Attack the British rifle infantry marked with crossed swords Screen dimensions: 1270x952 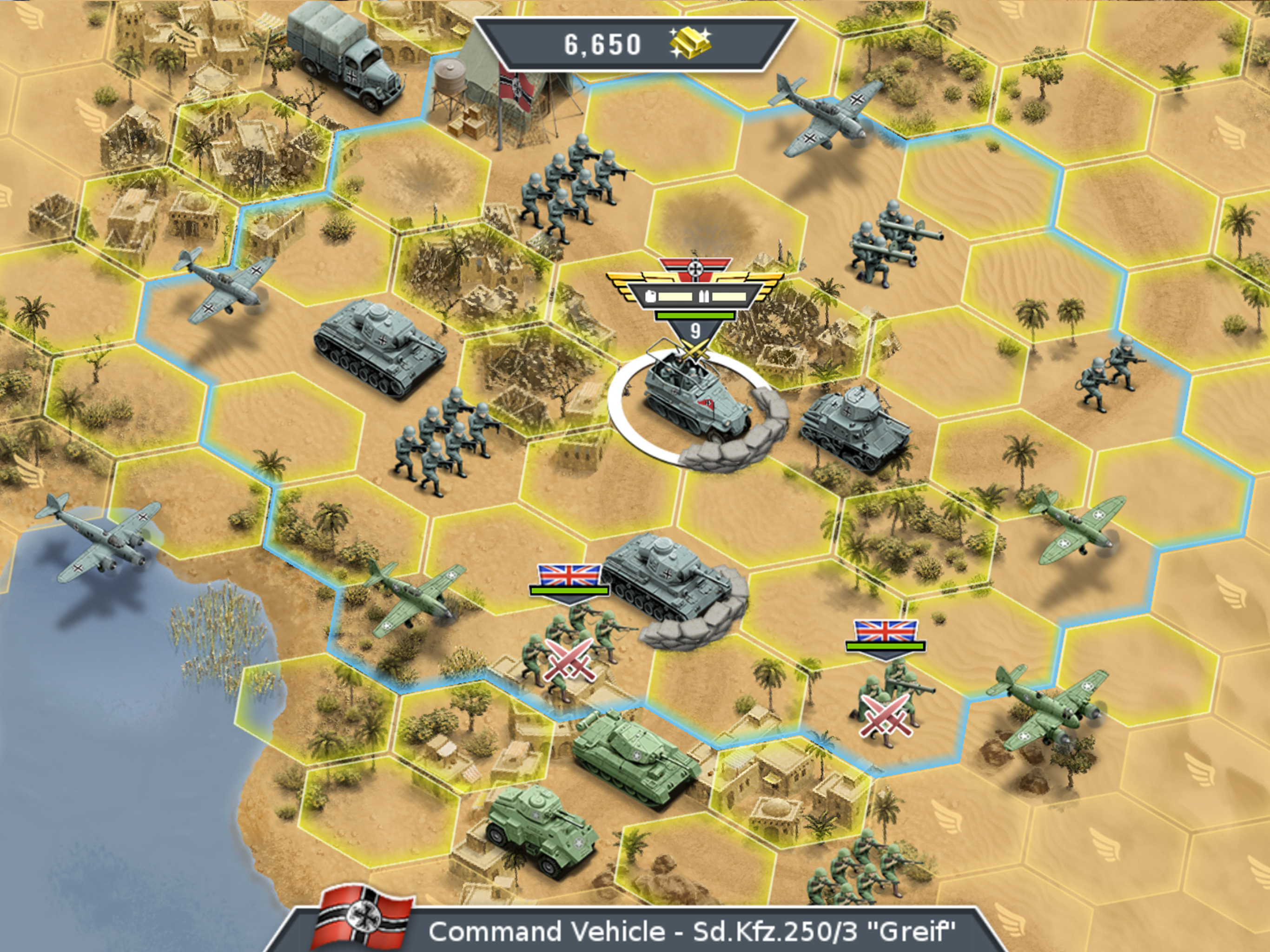pyautogui.click(x=567, y=661)
